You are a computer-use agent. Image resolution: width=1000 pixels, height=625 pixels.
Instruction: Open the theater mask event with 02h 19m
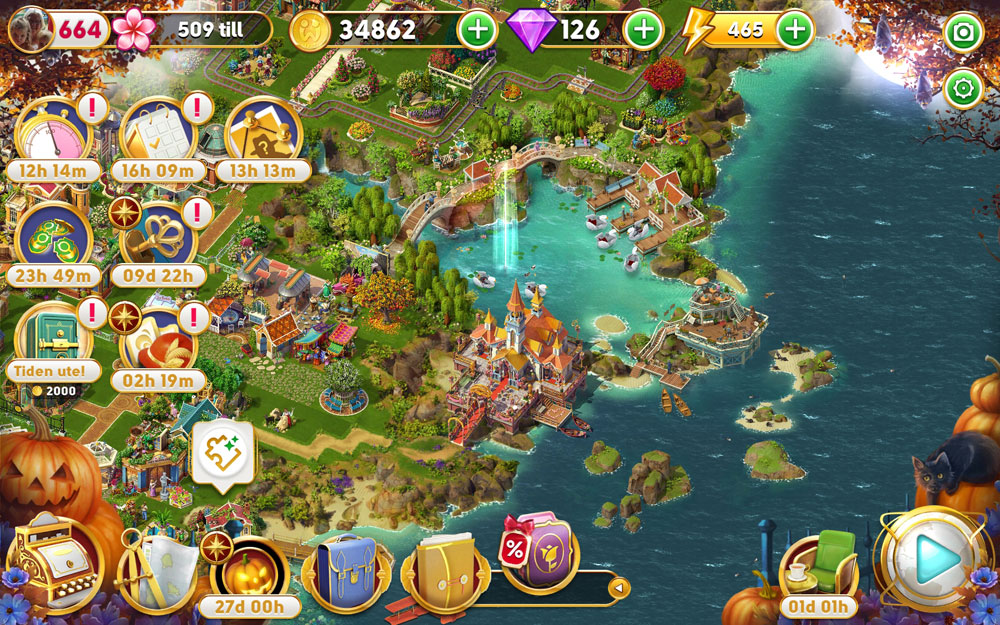[x=157, y=342]
